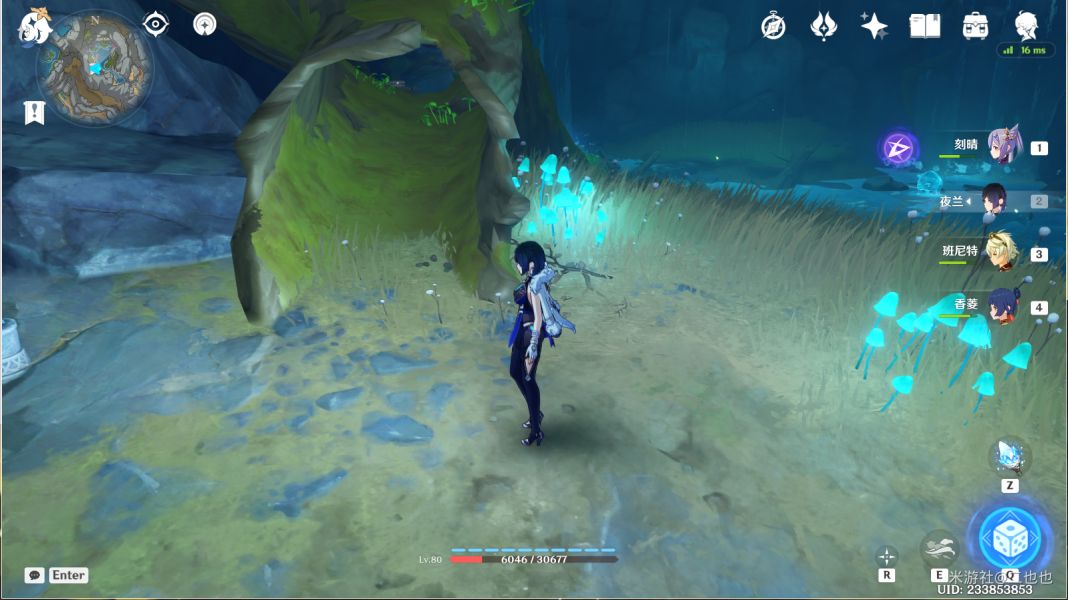Open the quest bookmark icon

tap(34, 112)
